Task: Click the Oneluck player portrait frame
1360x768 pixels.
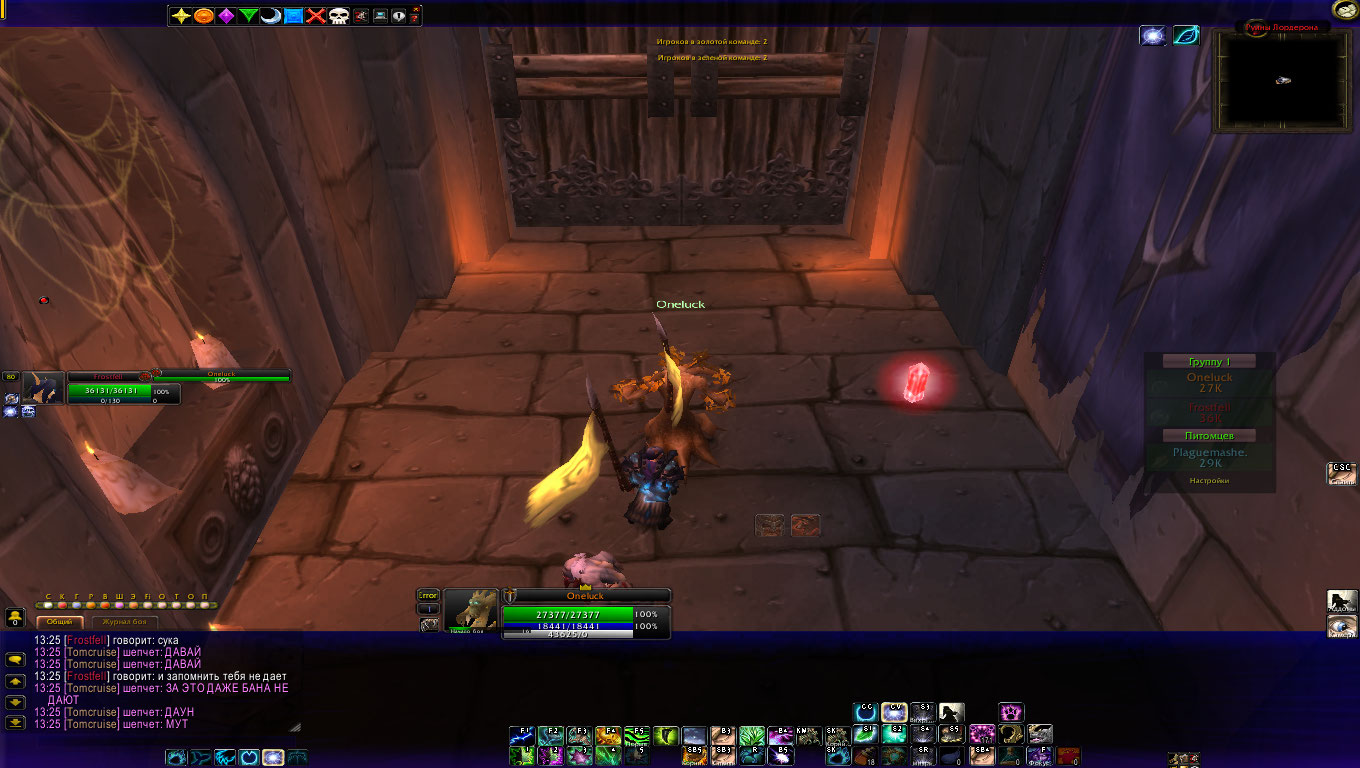Action: coord(470,609)
